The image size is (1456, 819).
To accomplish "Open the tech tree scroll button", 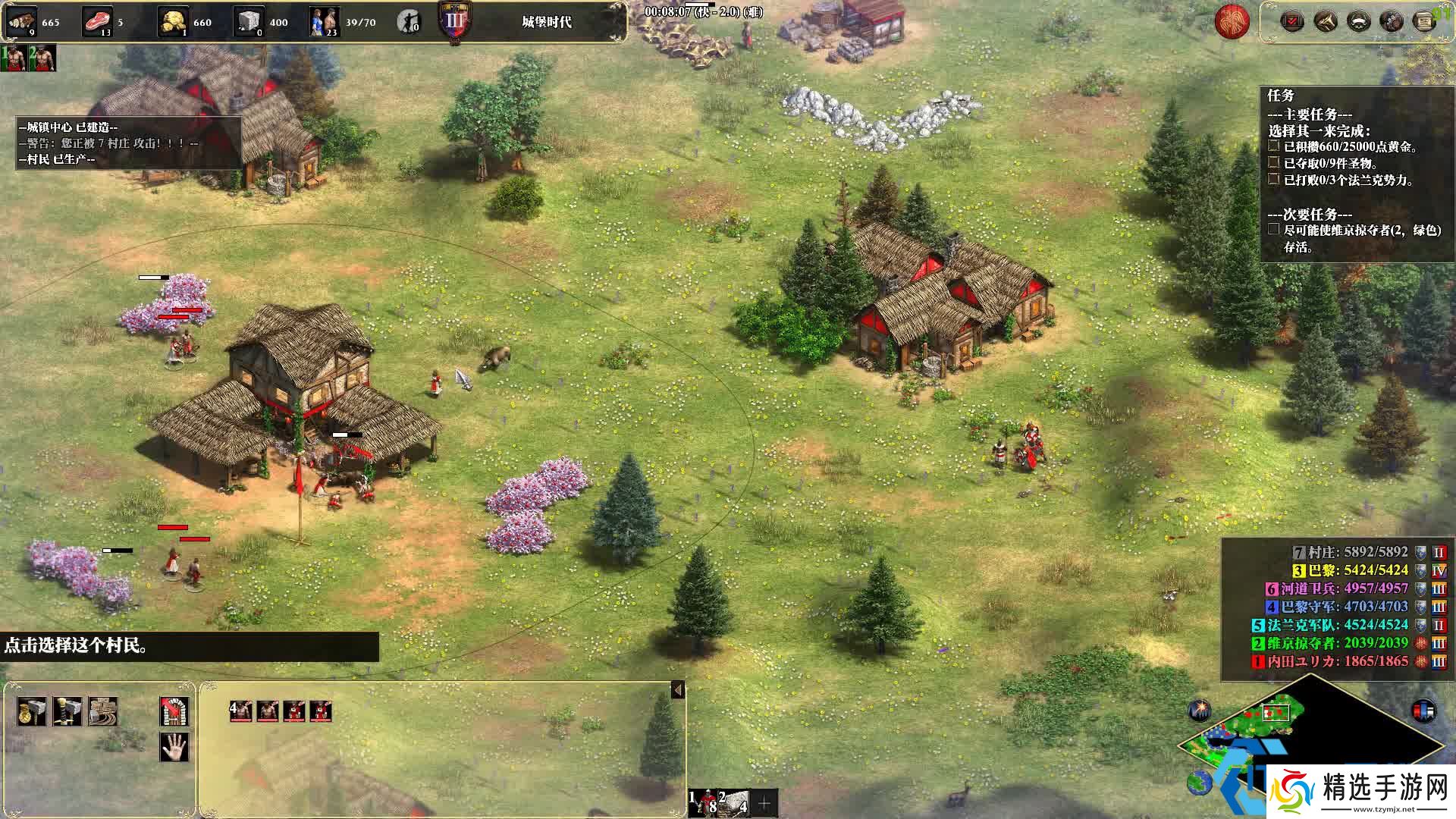I will tap(1425, 21).
